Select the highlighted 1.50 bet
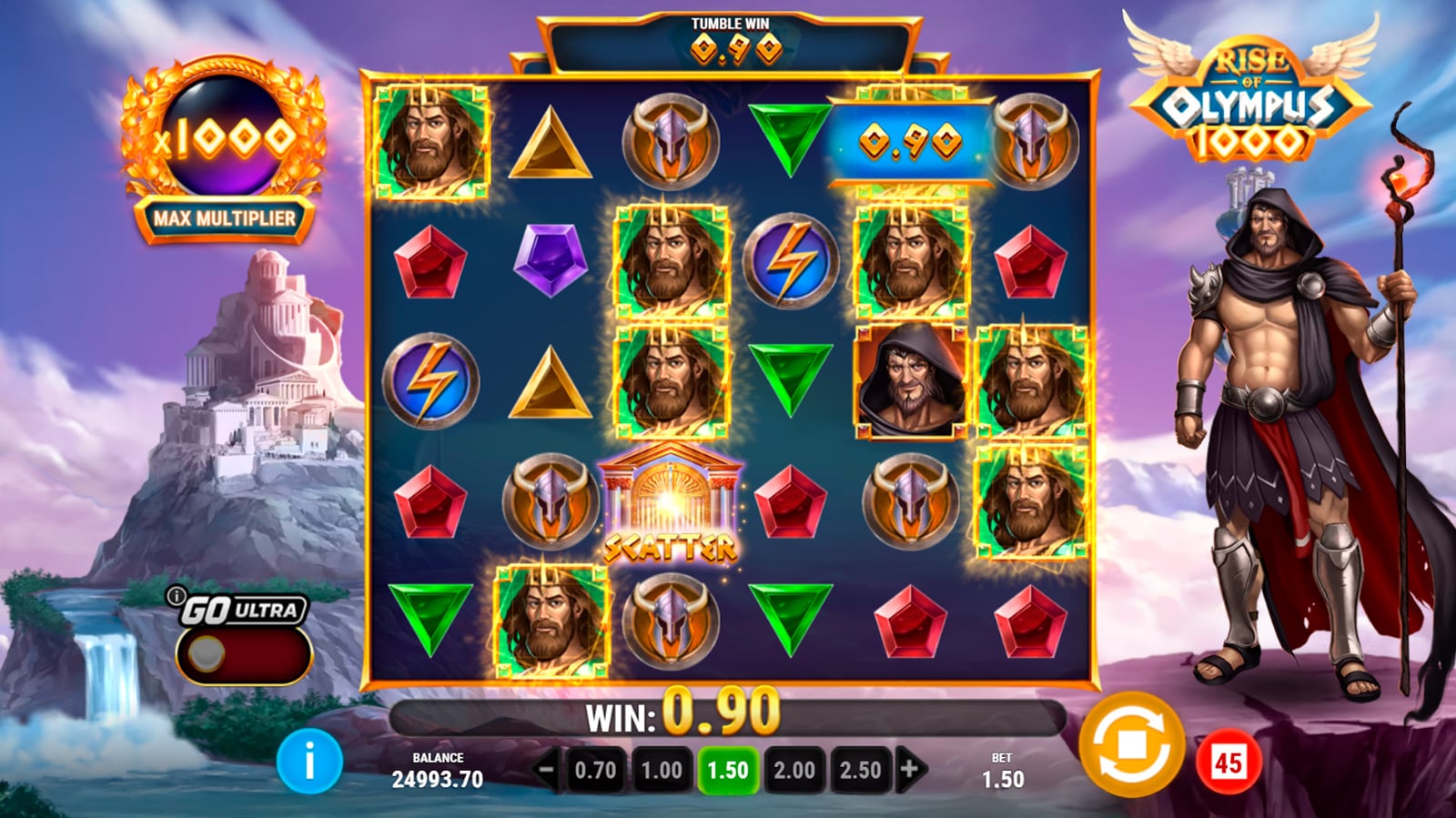 point(728,770)
